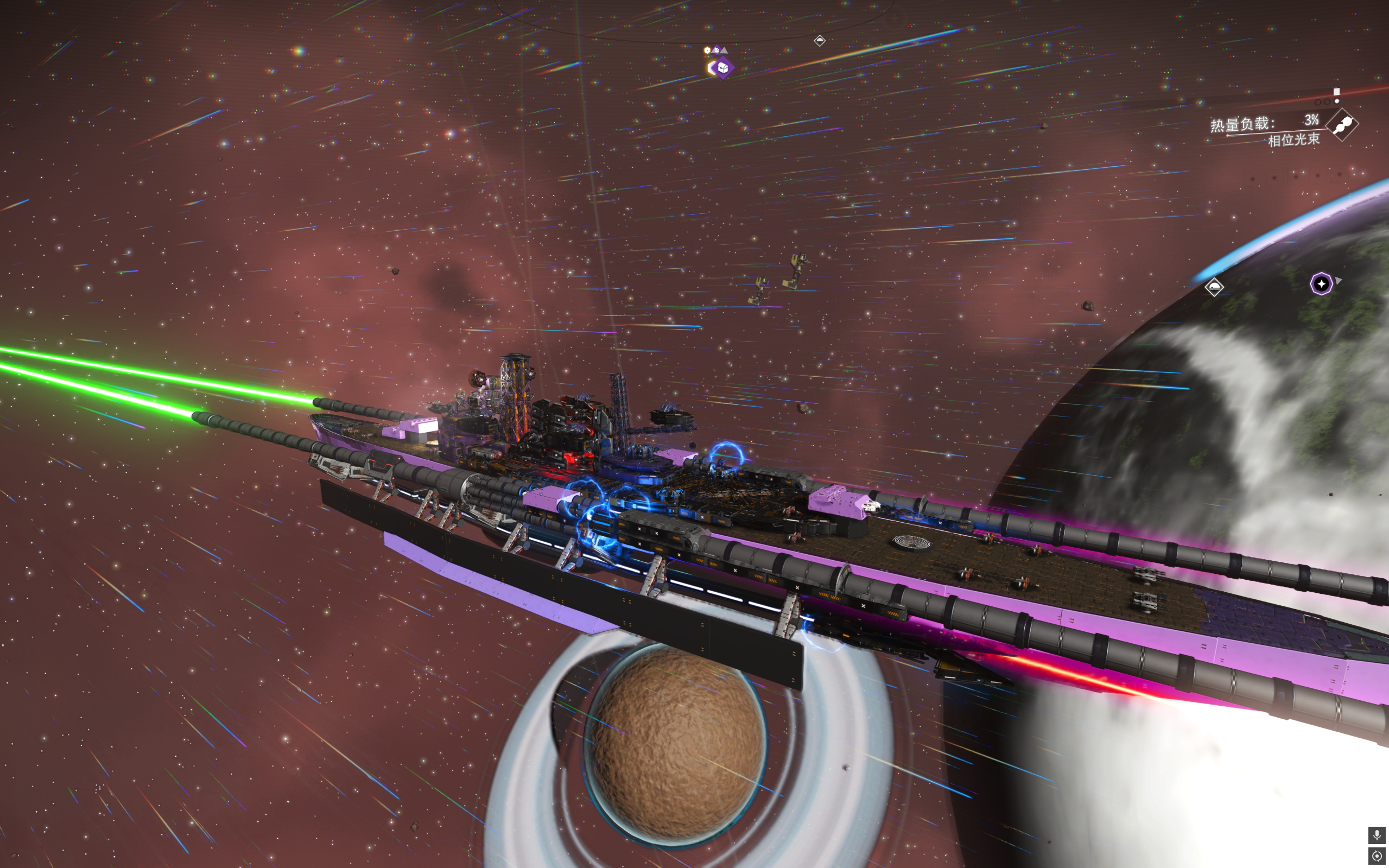Toggle the microphone overlay button

(1377, 835)
